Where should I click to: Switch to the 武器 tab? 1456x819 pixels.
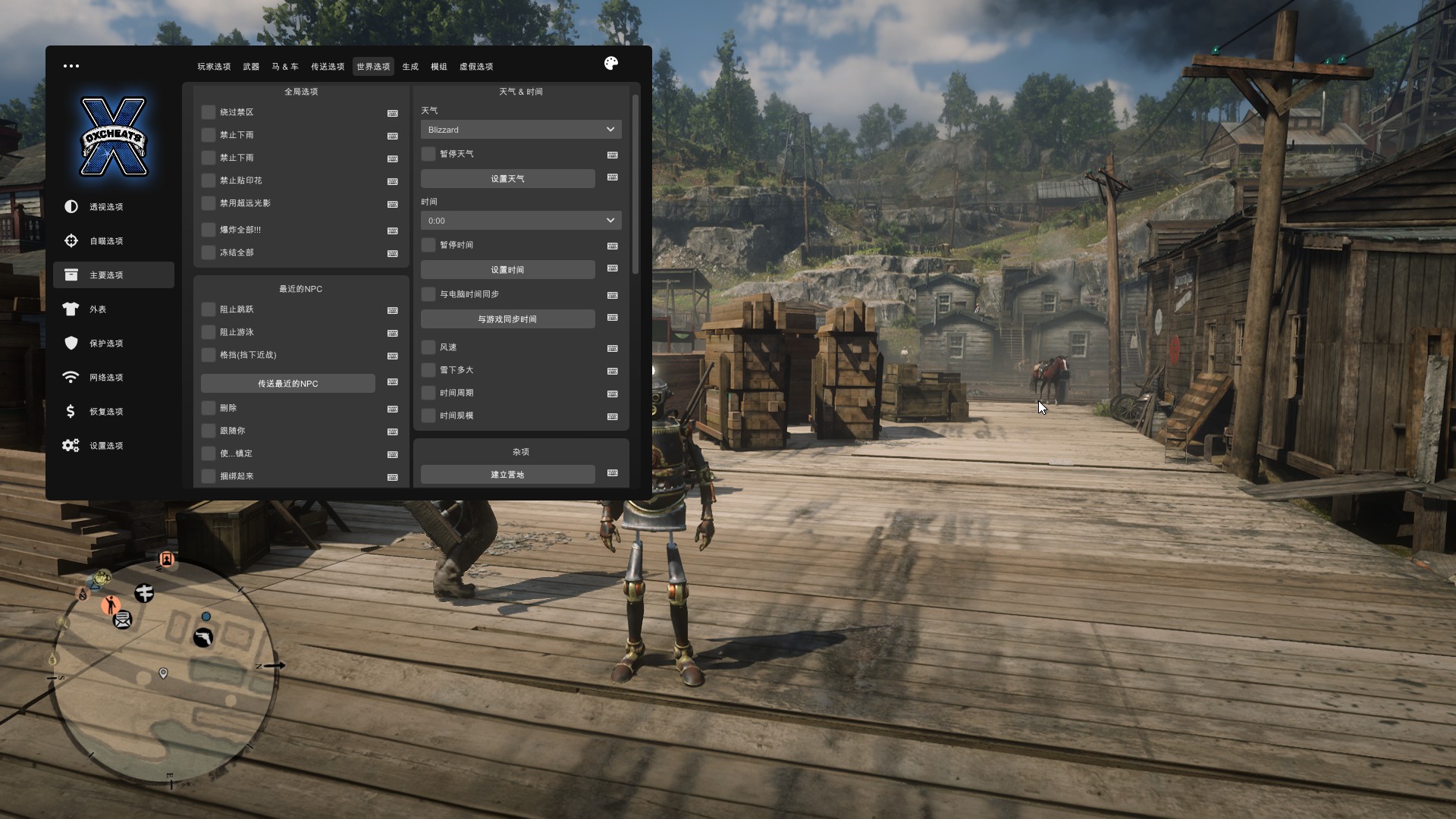point(251,67)
